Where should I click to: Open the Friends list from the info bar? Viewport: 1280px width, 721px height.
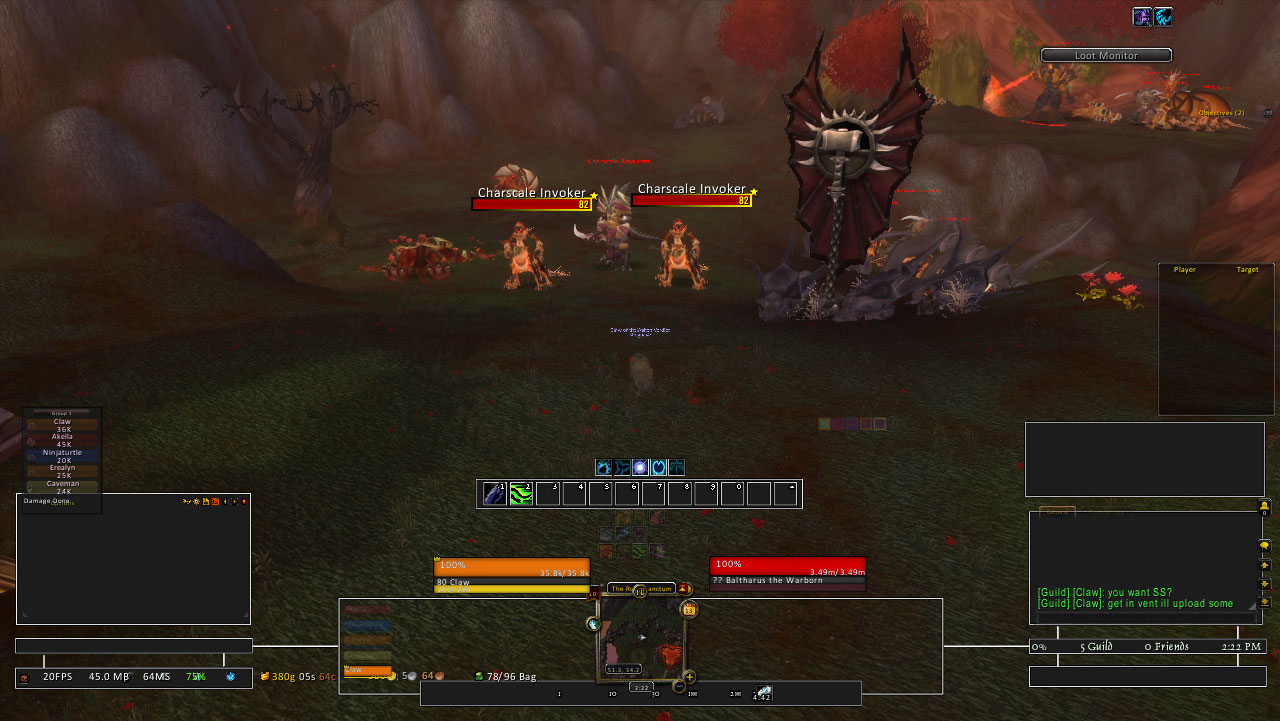pyautogui.click(x=1167, y=647)
